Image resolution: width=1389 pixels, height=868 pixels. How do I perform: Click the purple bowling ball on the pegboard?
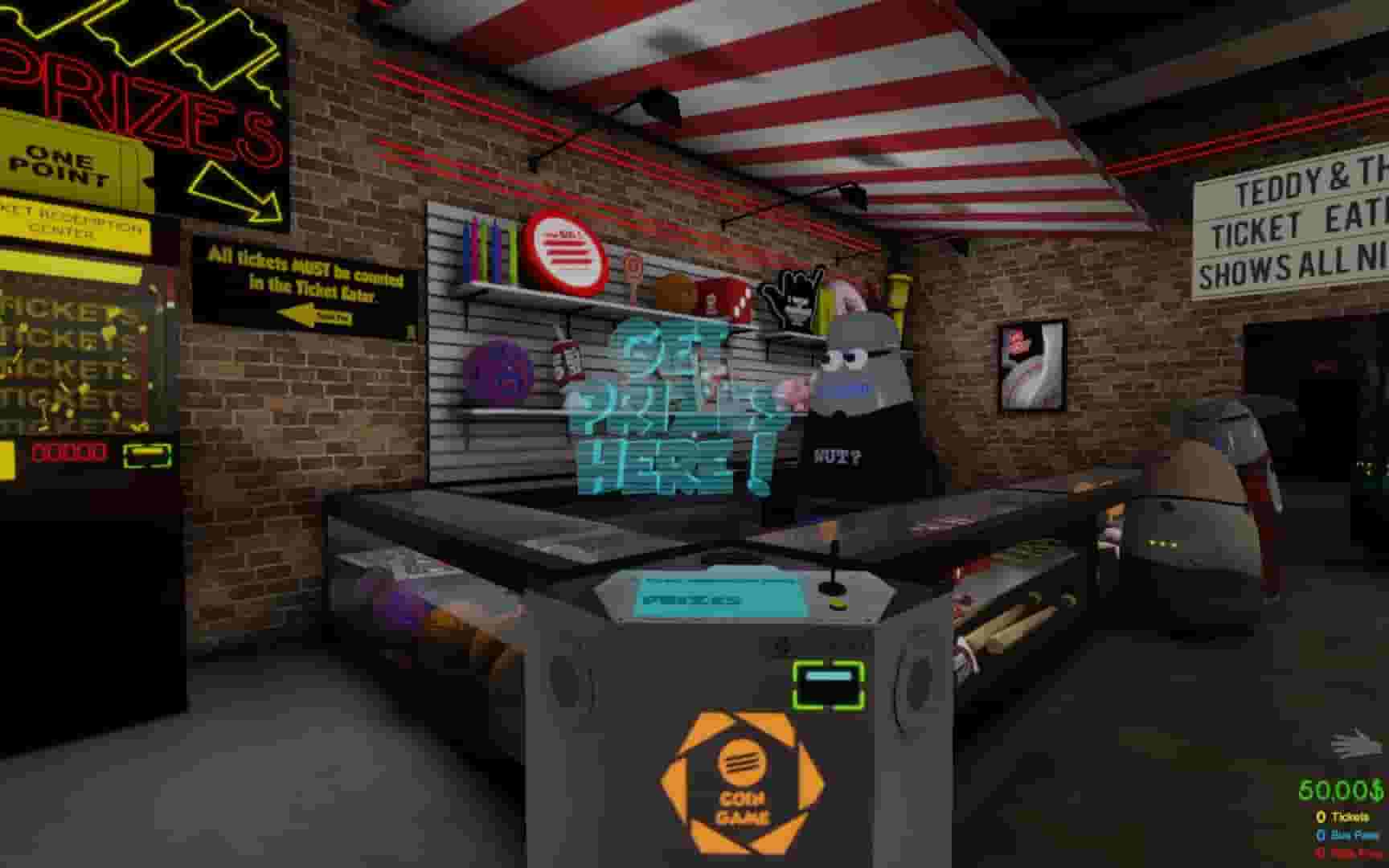click(x=498, y=369)
